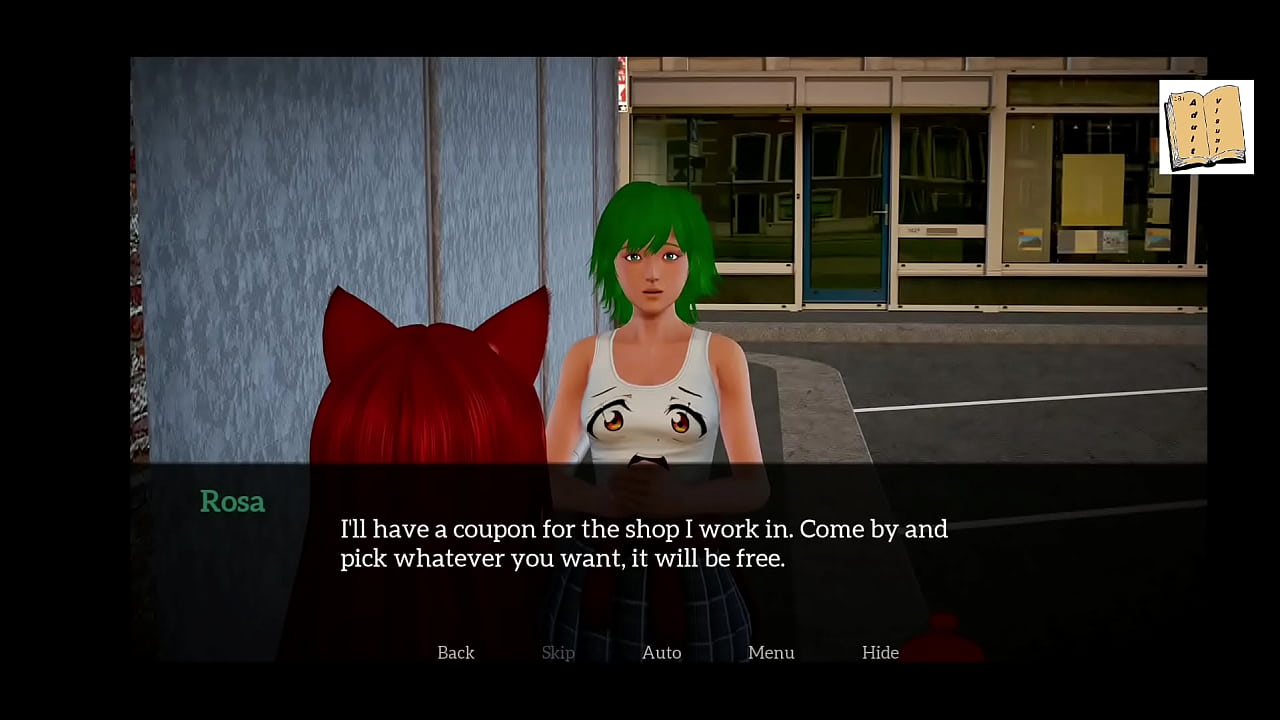Enable Auto dialogue advance
This screenshot has width=1280, height=720.
(661, 652)
